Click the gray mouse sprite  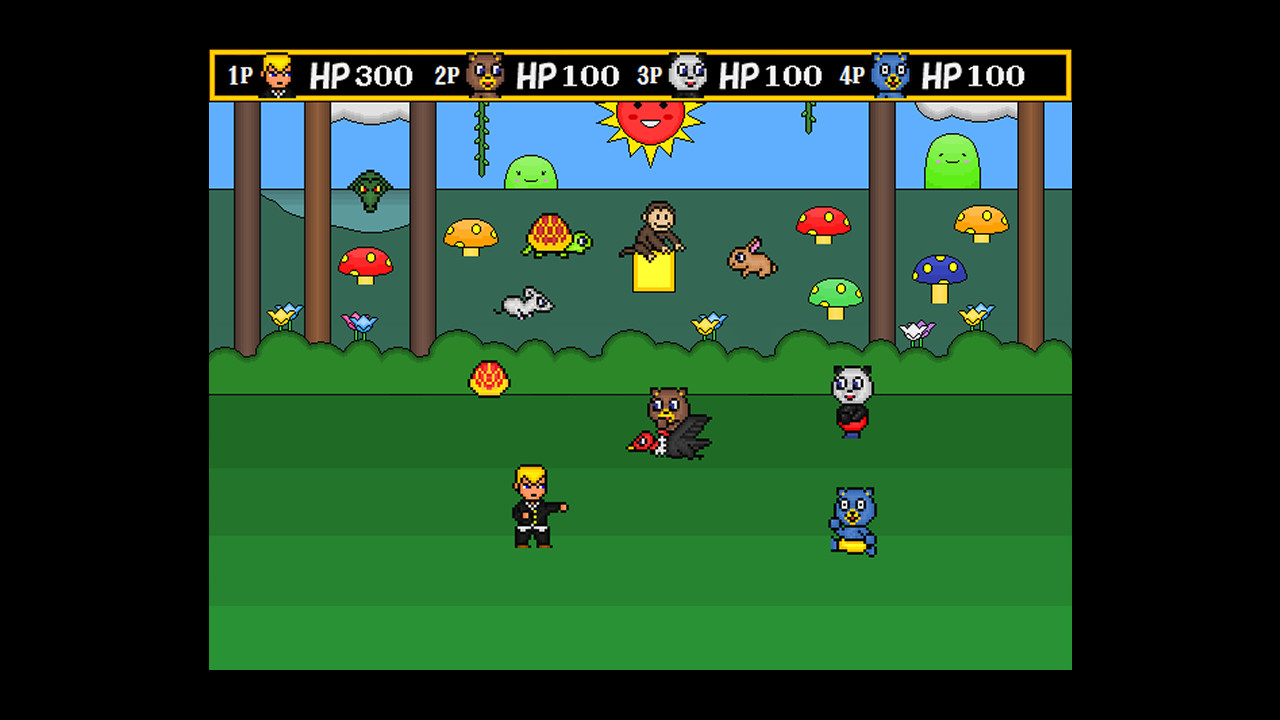point(524,303)
